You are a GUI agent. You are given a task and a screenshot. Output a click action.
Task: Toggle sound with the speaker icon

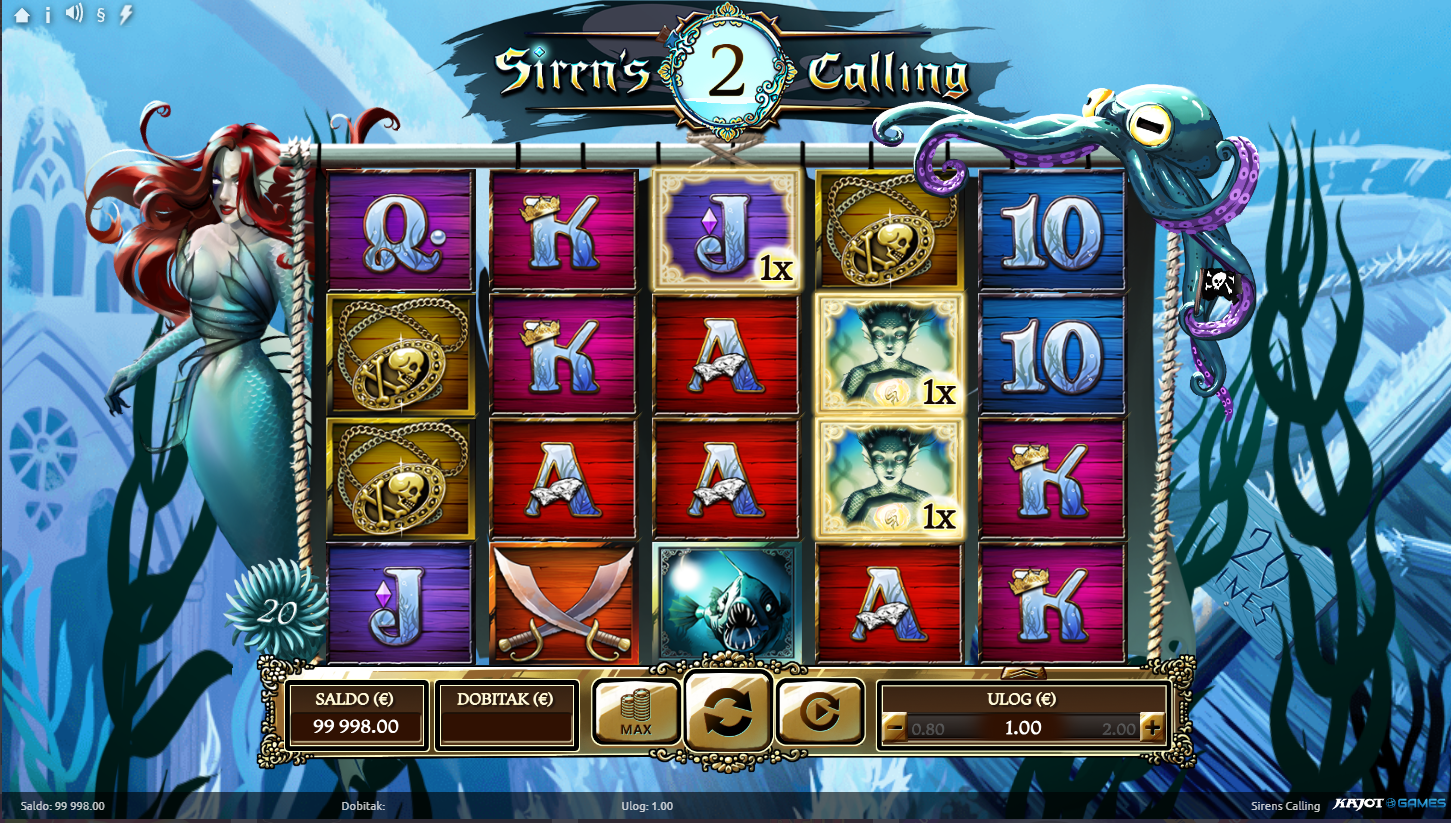(x=73, y=14)
